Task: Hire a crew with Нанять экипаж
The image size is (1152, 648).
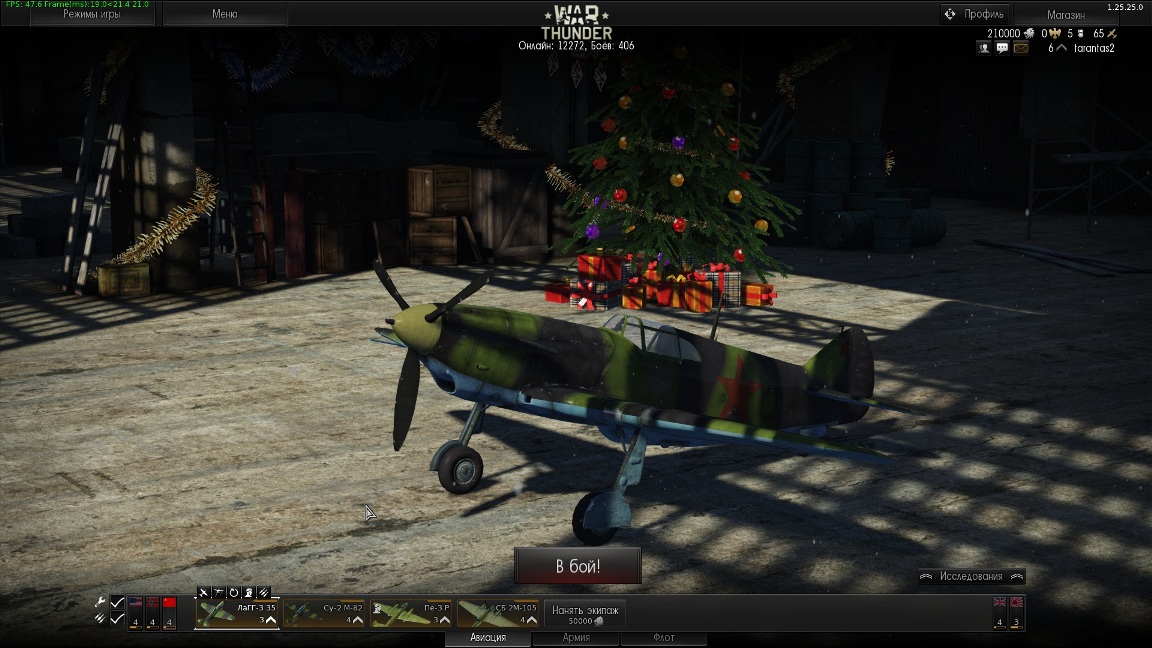Action: [x=585, y=614]
